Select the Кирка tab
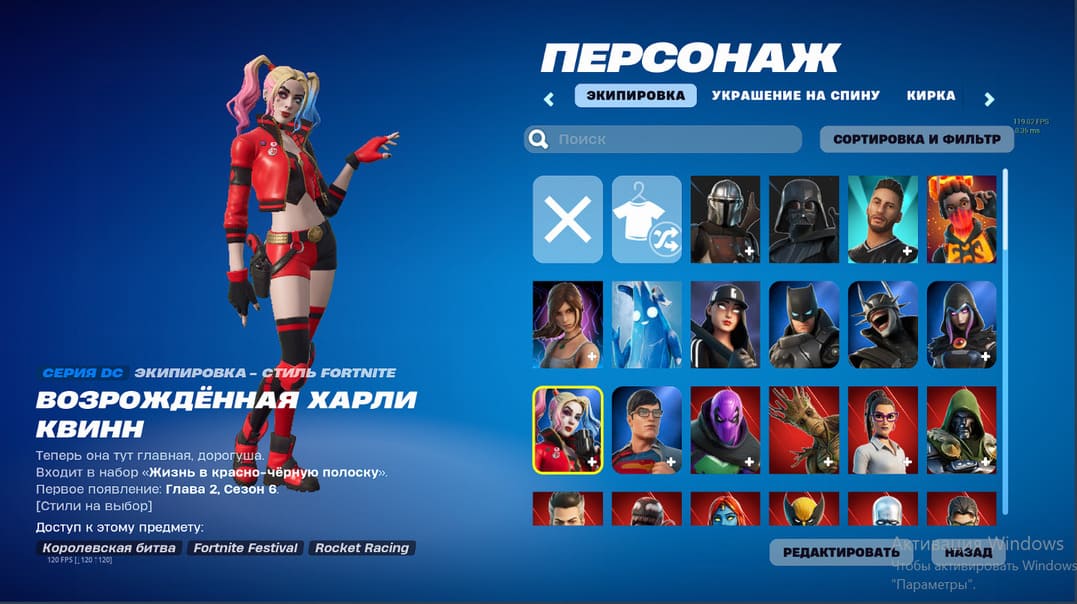Viewport: 1077px width, 604px height. [x=930, y=96]
